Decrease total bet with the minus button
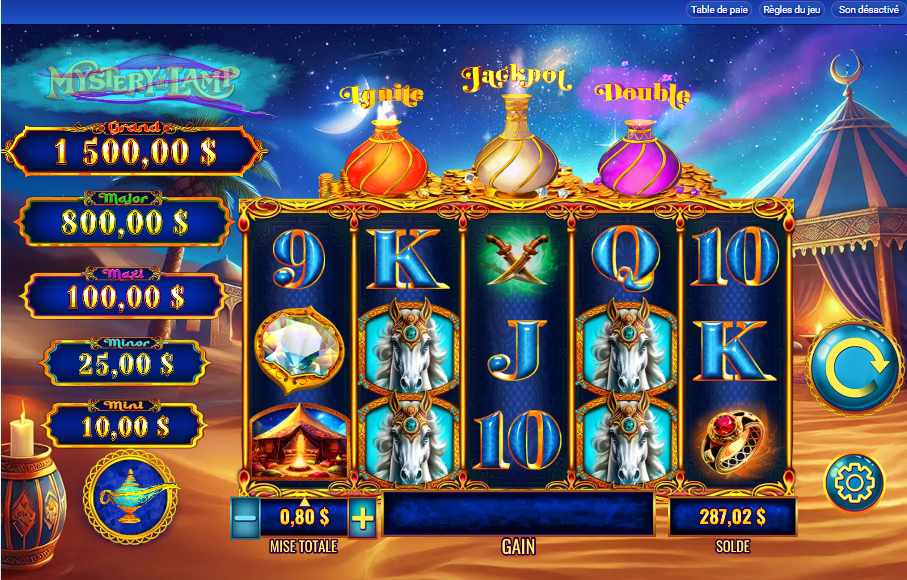Screen dimensions: 907x580 click(x=245, y=518)
